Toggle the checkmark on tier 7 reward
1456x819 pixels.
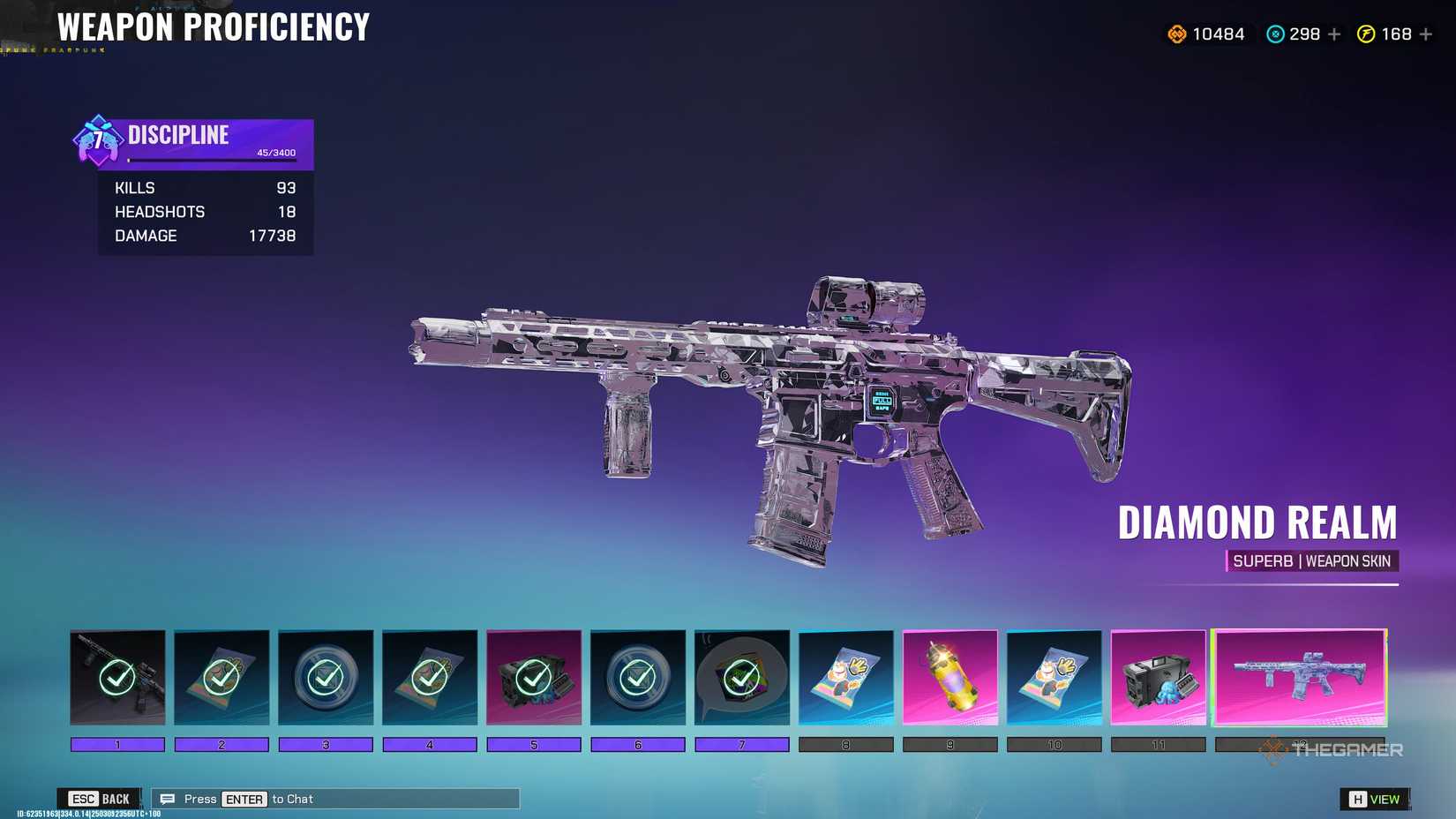pyautogui.click(x=742, y=678)
